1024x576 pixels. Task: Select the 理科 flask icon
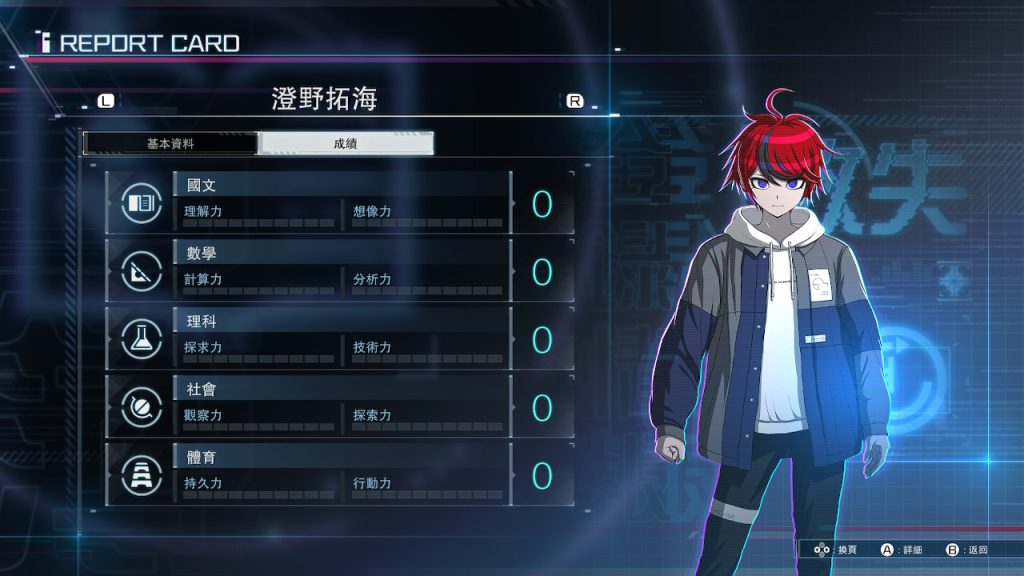[x=141, y=340]
